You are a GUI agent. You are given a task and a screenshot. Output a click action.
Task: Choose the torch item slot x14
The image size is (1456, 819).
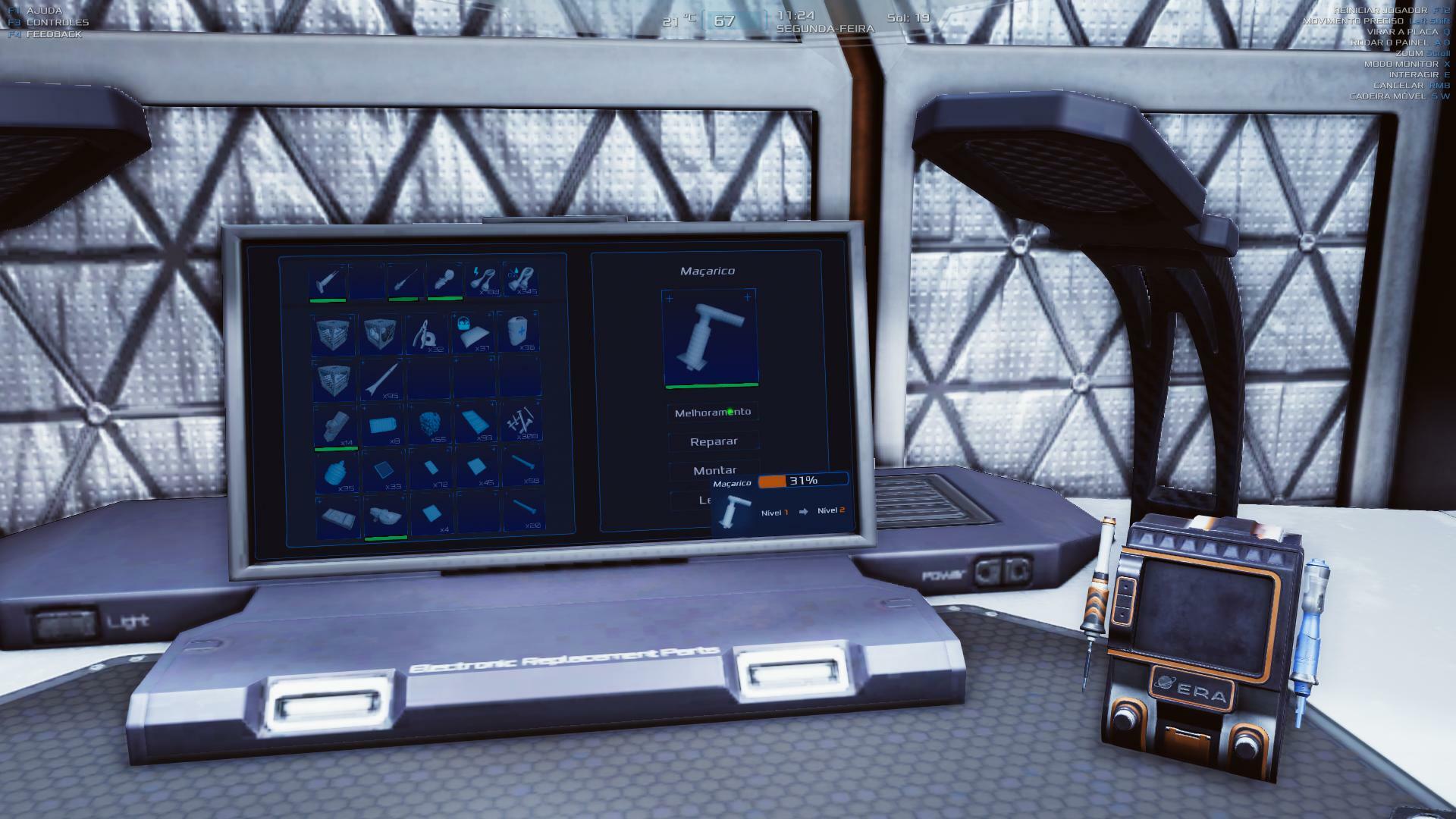click(335, 425)
